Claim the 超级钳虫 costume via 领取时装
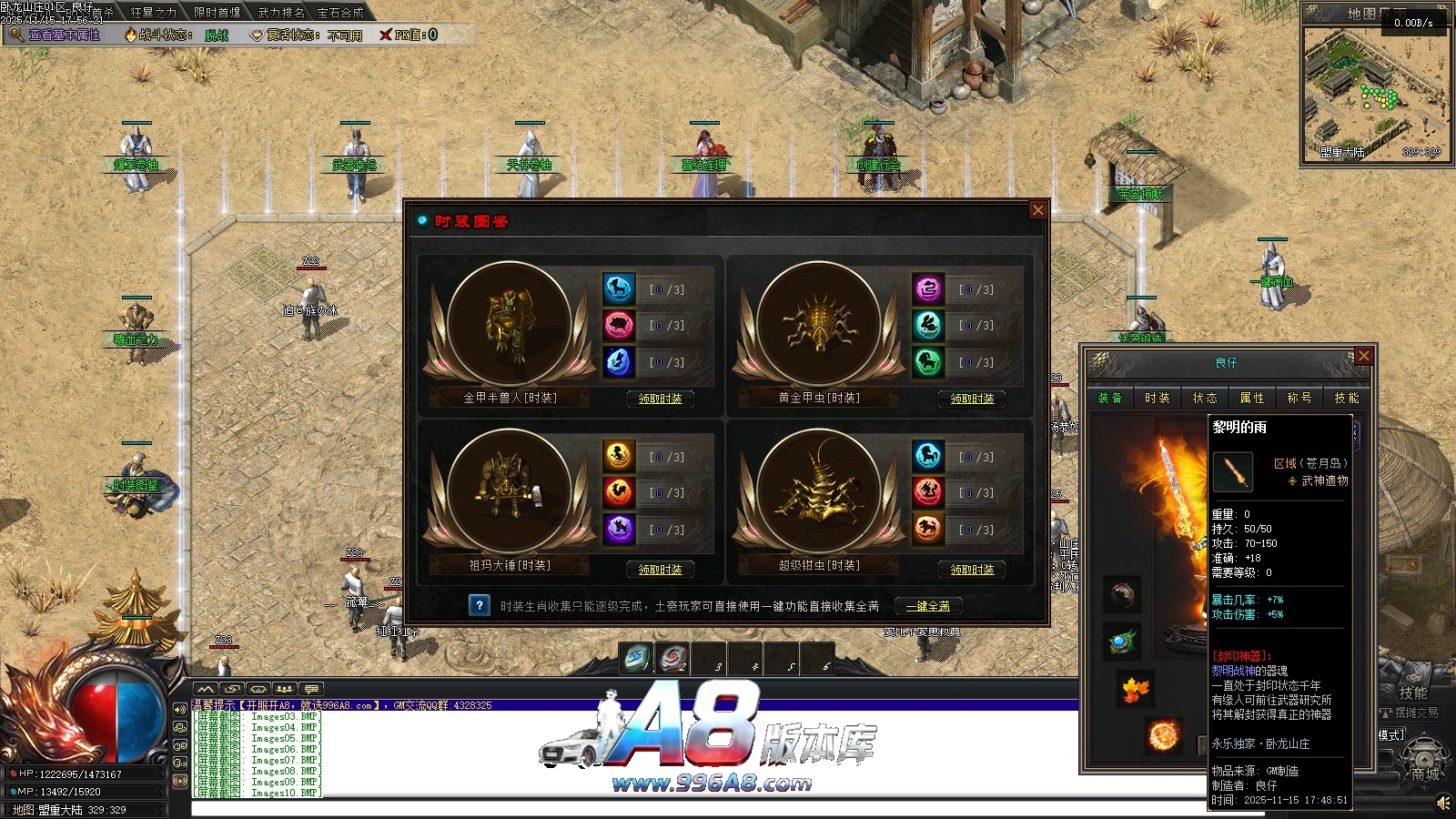1456x819 pixels. click(x=972, y=570)
